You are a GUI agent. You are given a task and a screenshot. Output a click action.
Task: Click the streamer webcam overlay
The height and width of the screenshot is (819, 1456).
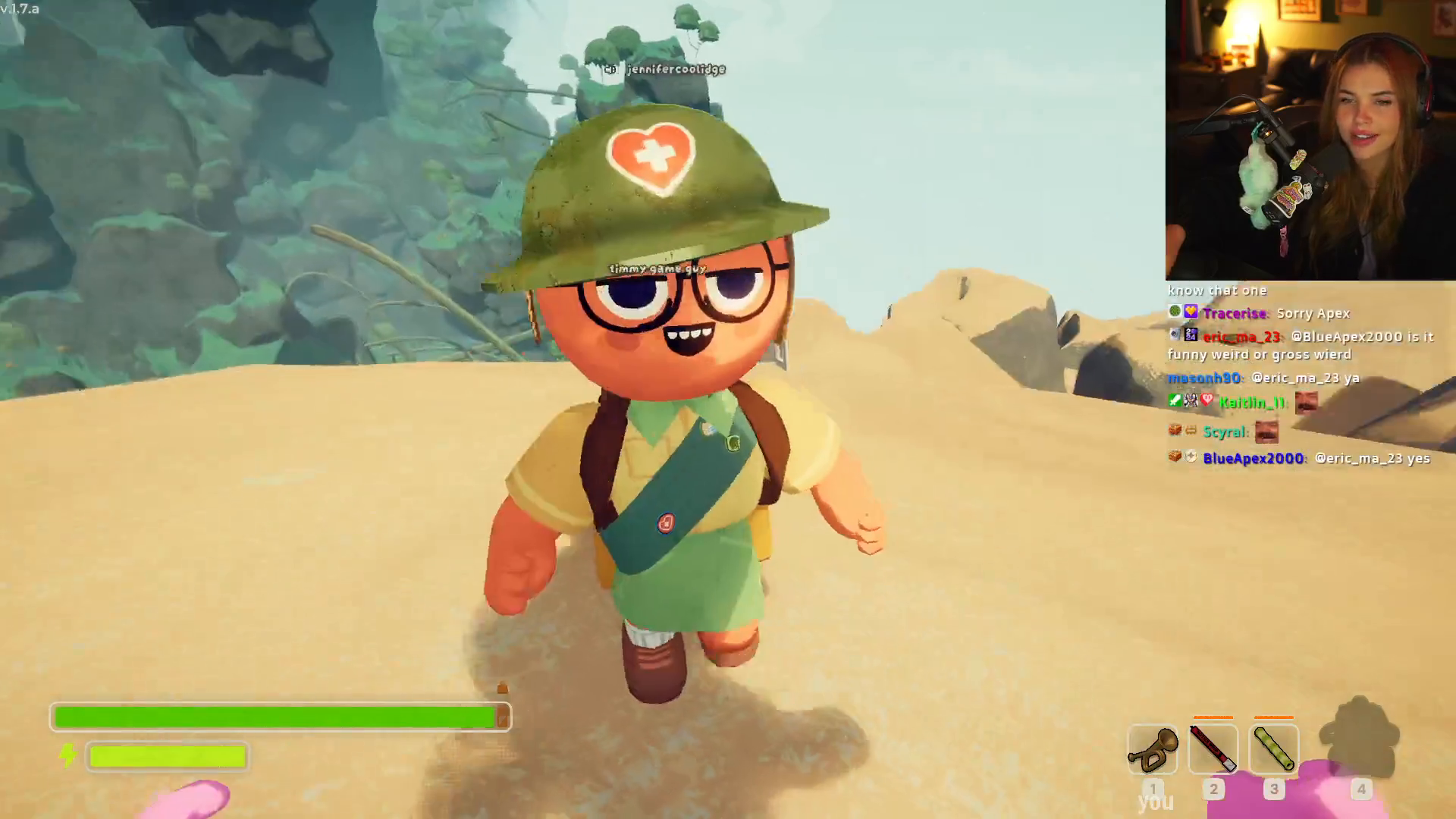click(x=1310, y=140)
